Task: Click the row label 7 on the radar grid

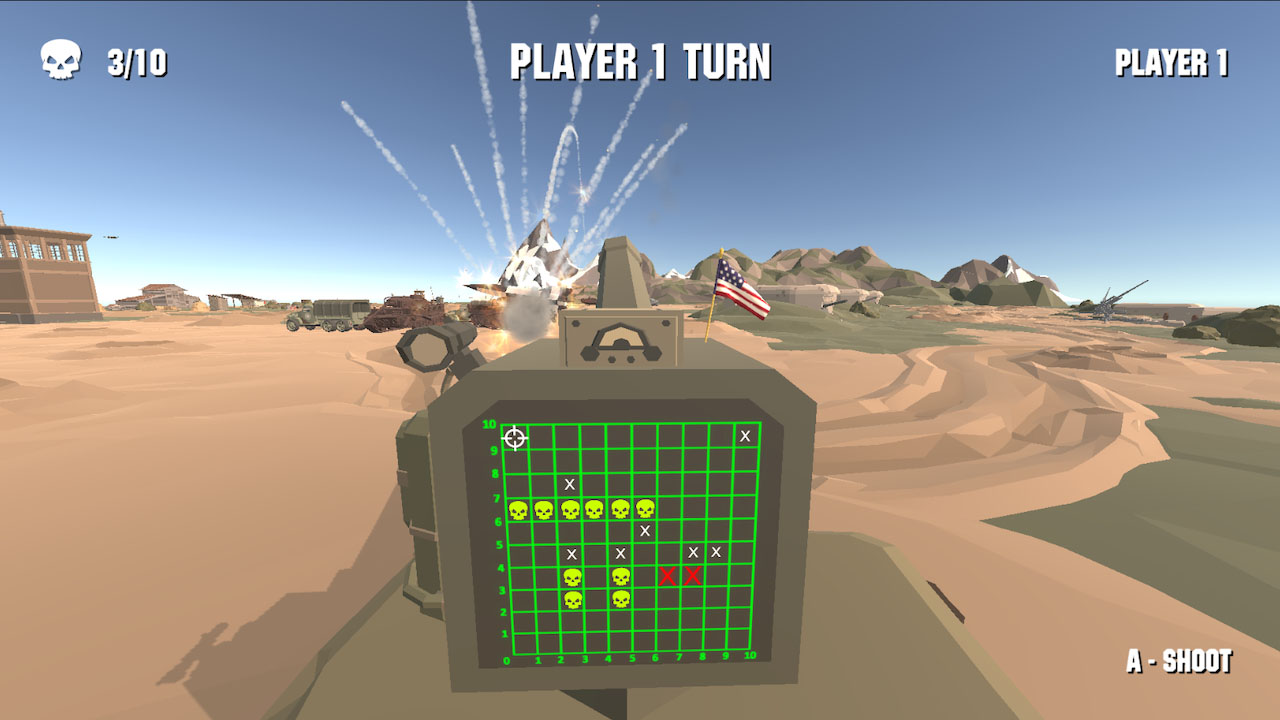Action: [496, 497]
